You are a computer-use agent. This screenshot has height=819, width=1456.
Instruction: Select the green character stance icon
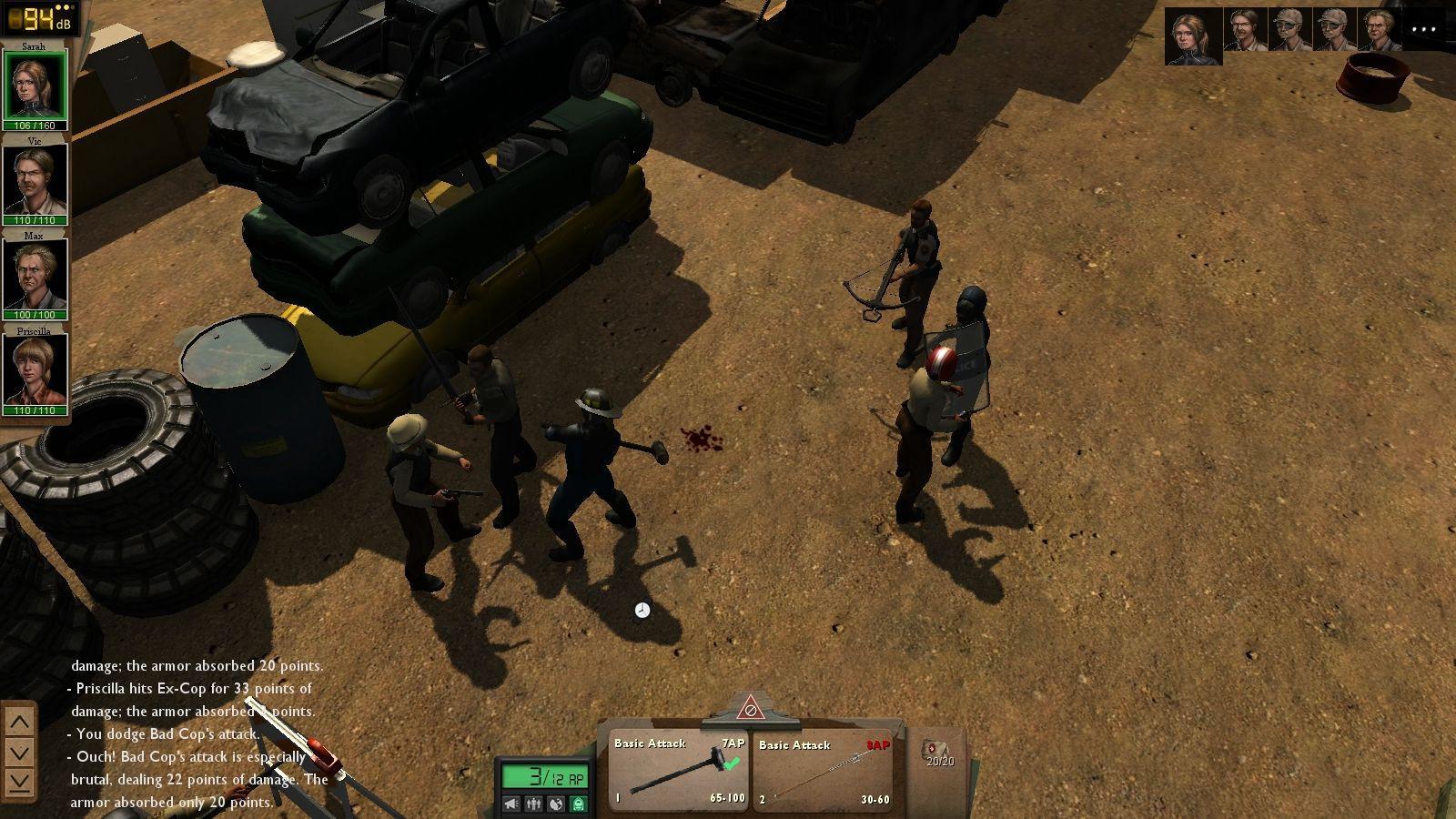click(578, 804)
